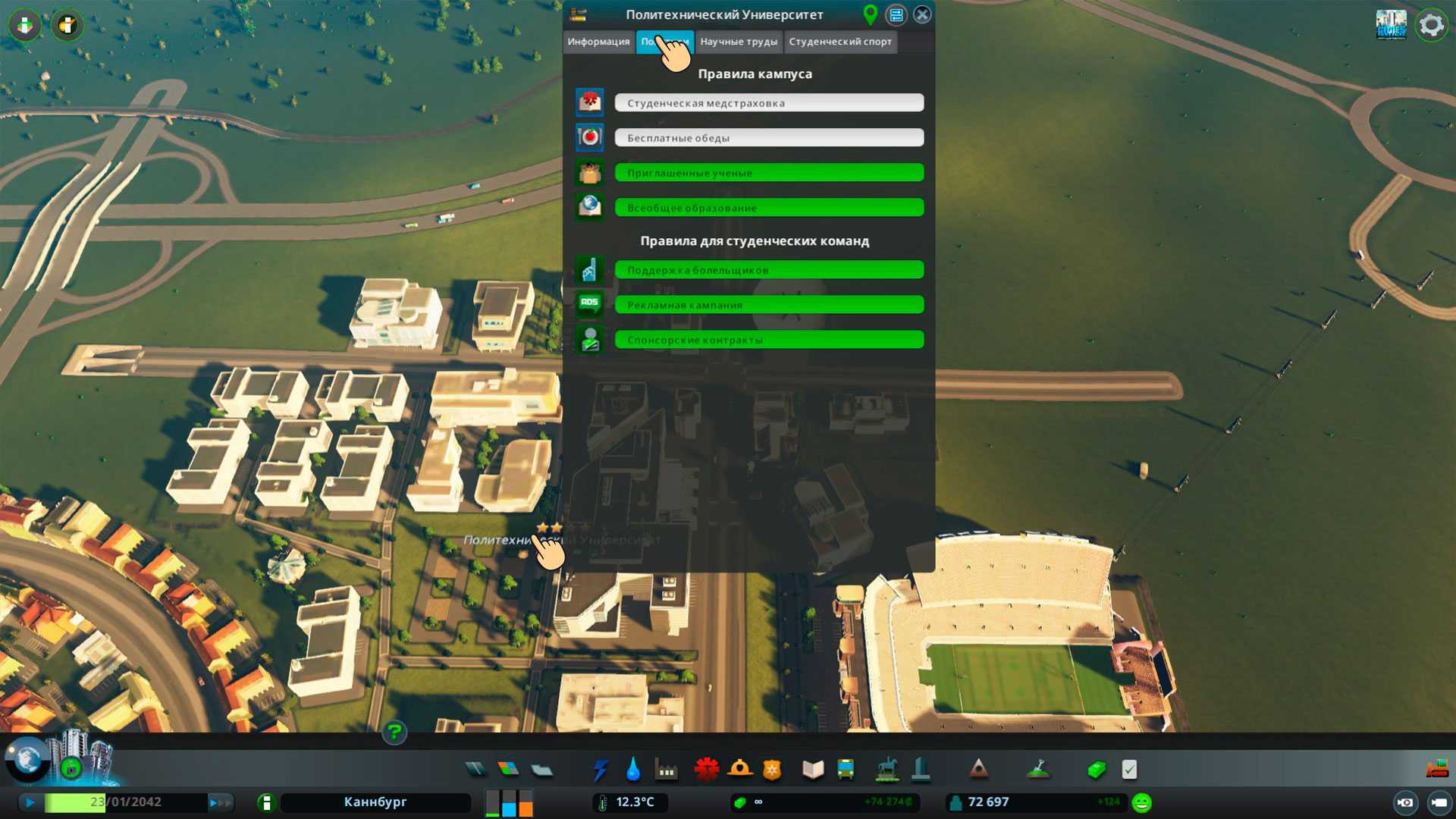This screenshot has width=1456, height=819.
Task: Toggle the Рекламная кампания policy
Action: pyautogui.click(x=769, y=305)
